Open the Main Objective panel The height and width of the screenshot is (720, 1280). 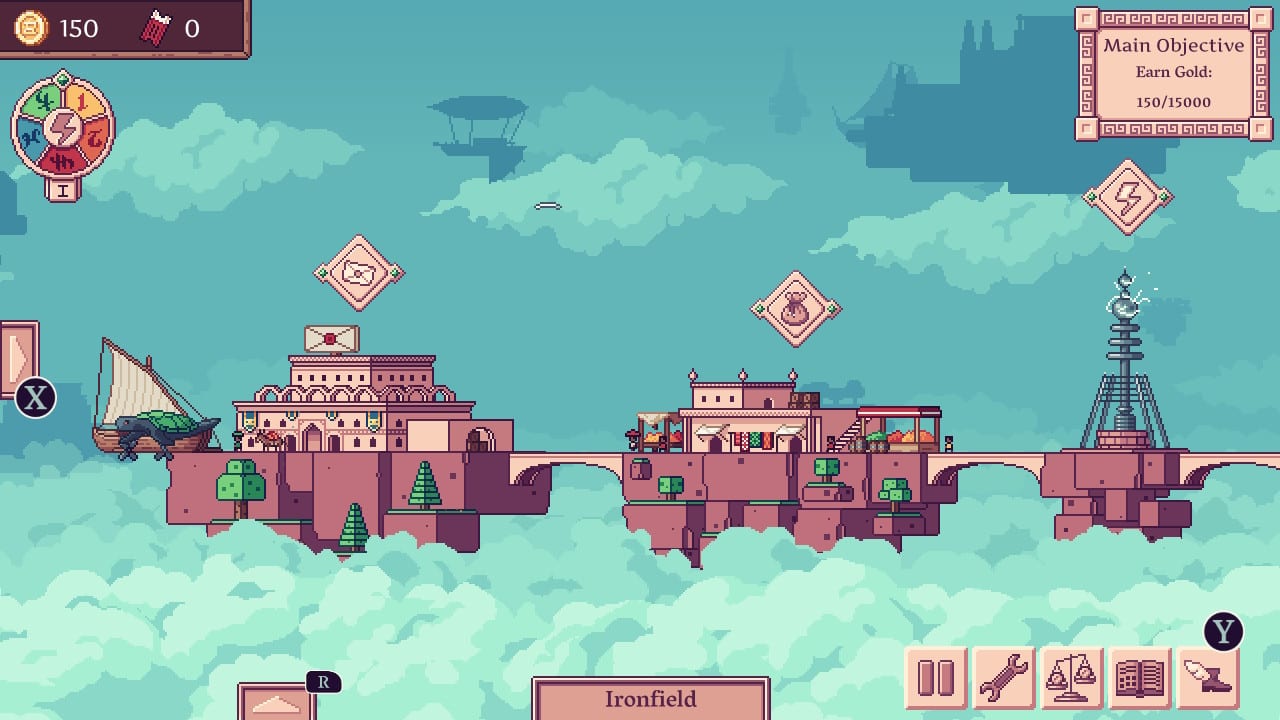coord(1172,72)
